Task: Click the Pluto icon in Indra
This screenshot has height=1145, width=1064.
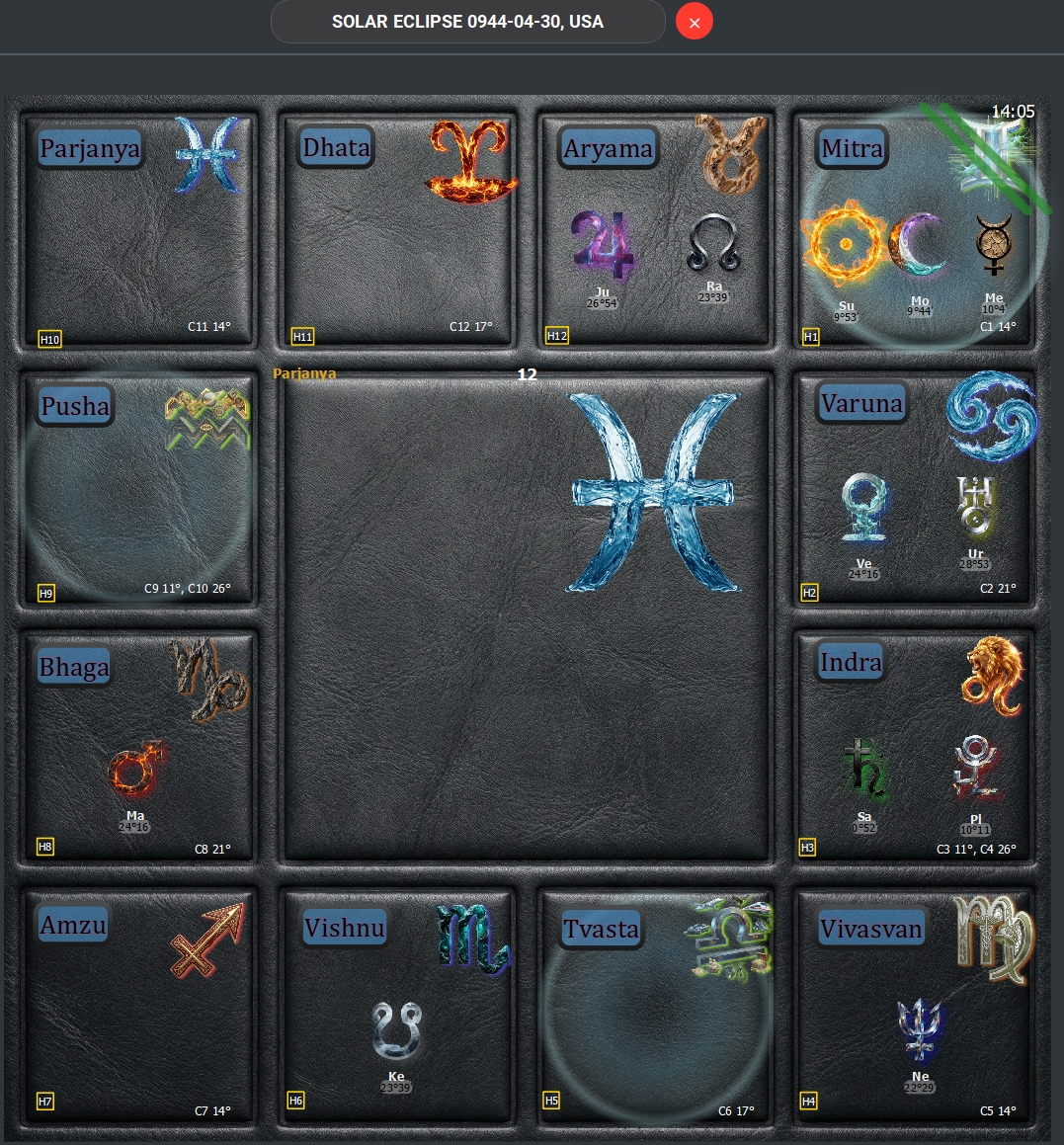Action: click(x=975, y=768)
